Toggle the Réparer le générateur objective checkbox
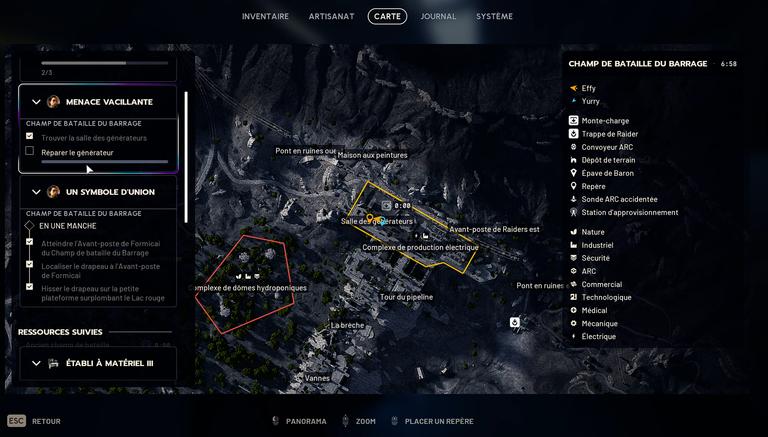Screen dimensions: 768x437 (30, 151)
